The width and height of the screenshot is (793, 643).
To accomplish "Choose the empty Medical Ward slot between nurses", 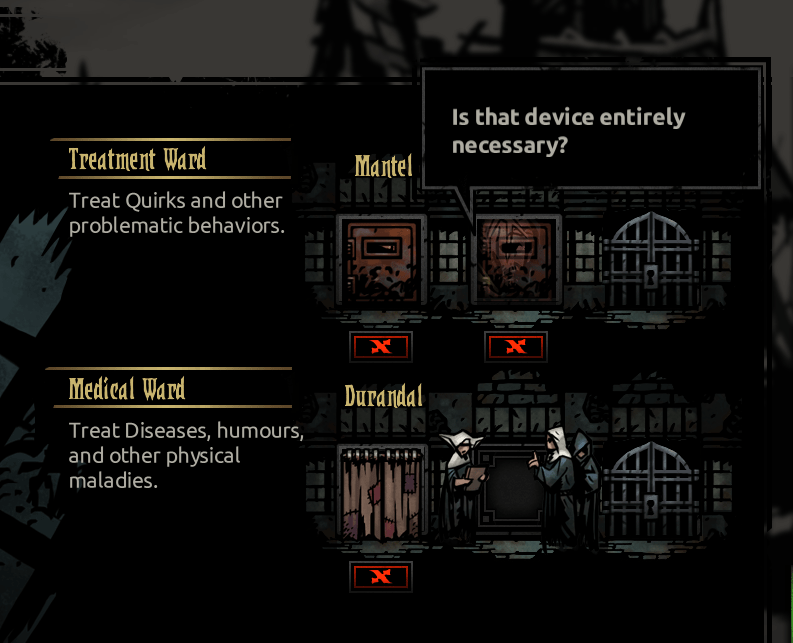I will pyautogui.click(x=515, y=491).
